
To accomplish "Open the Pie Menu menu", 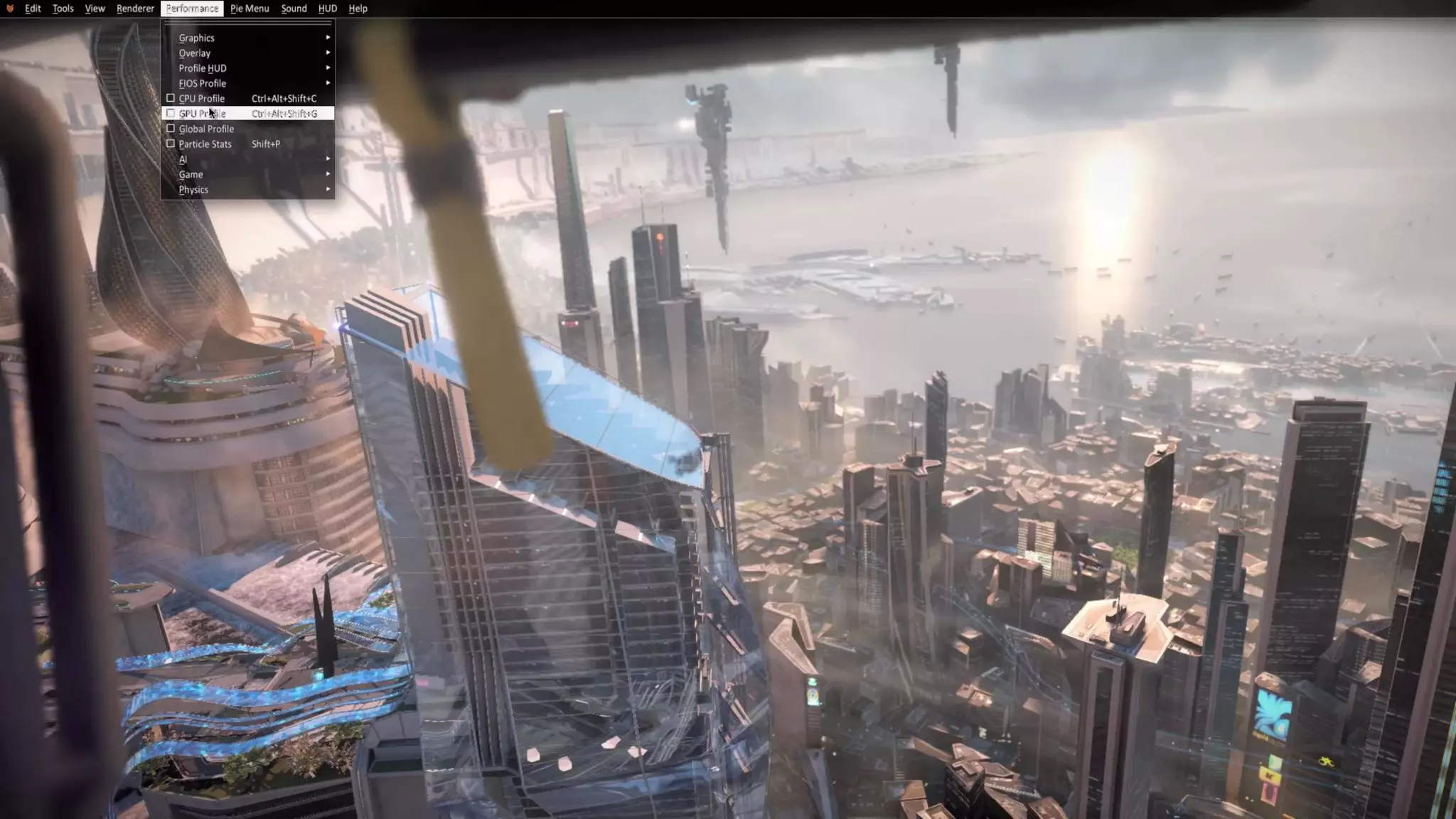I will click(250, 9).
